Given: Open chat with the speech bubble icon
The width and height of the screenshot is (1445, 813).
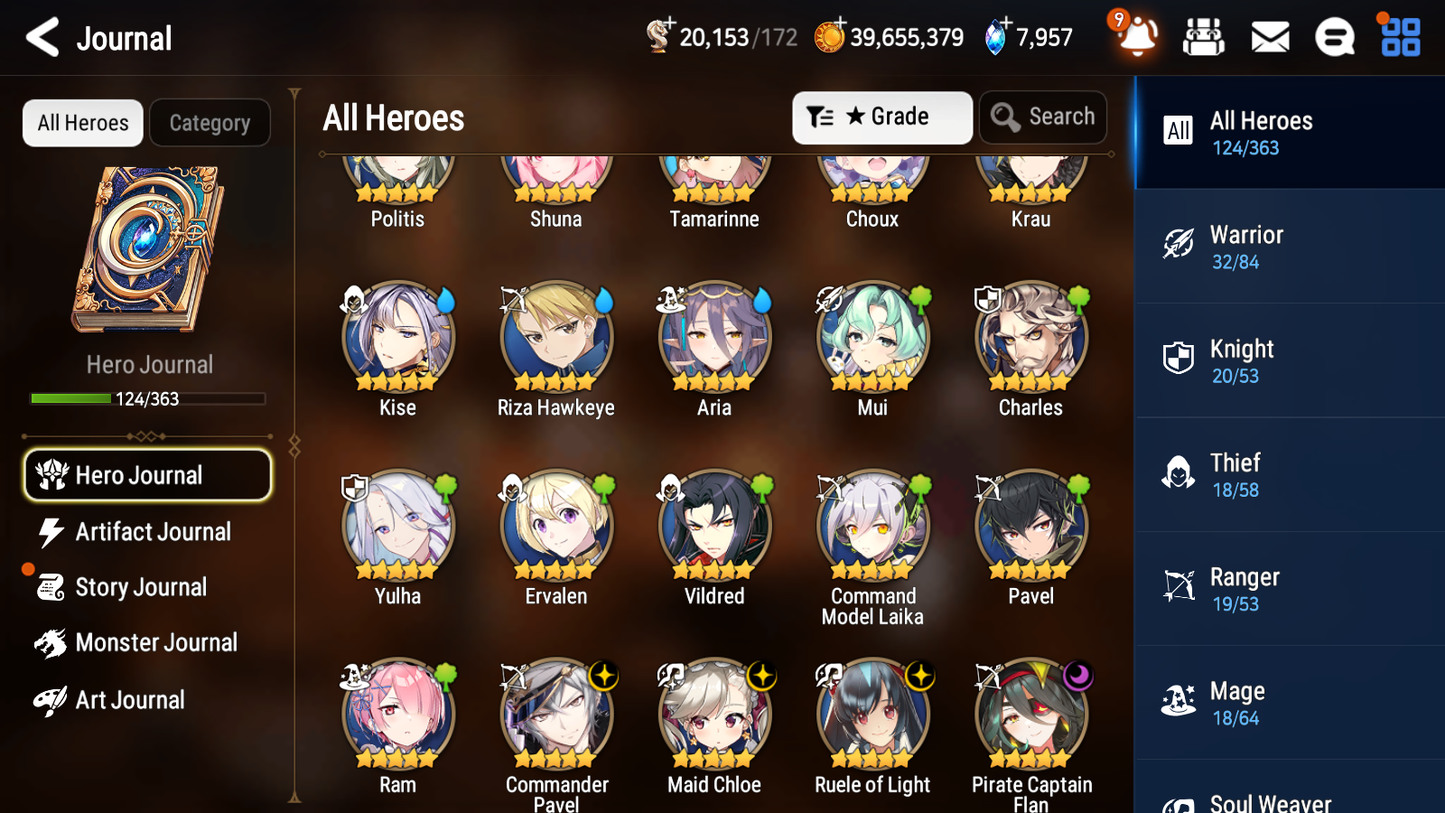Looking at the screenshot, I should click(1334, 36).
